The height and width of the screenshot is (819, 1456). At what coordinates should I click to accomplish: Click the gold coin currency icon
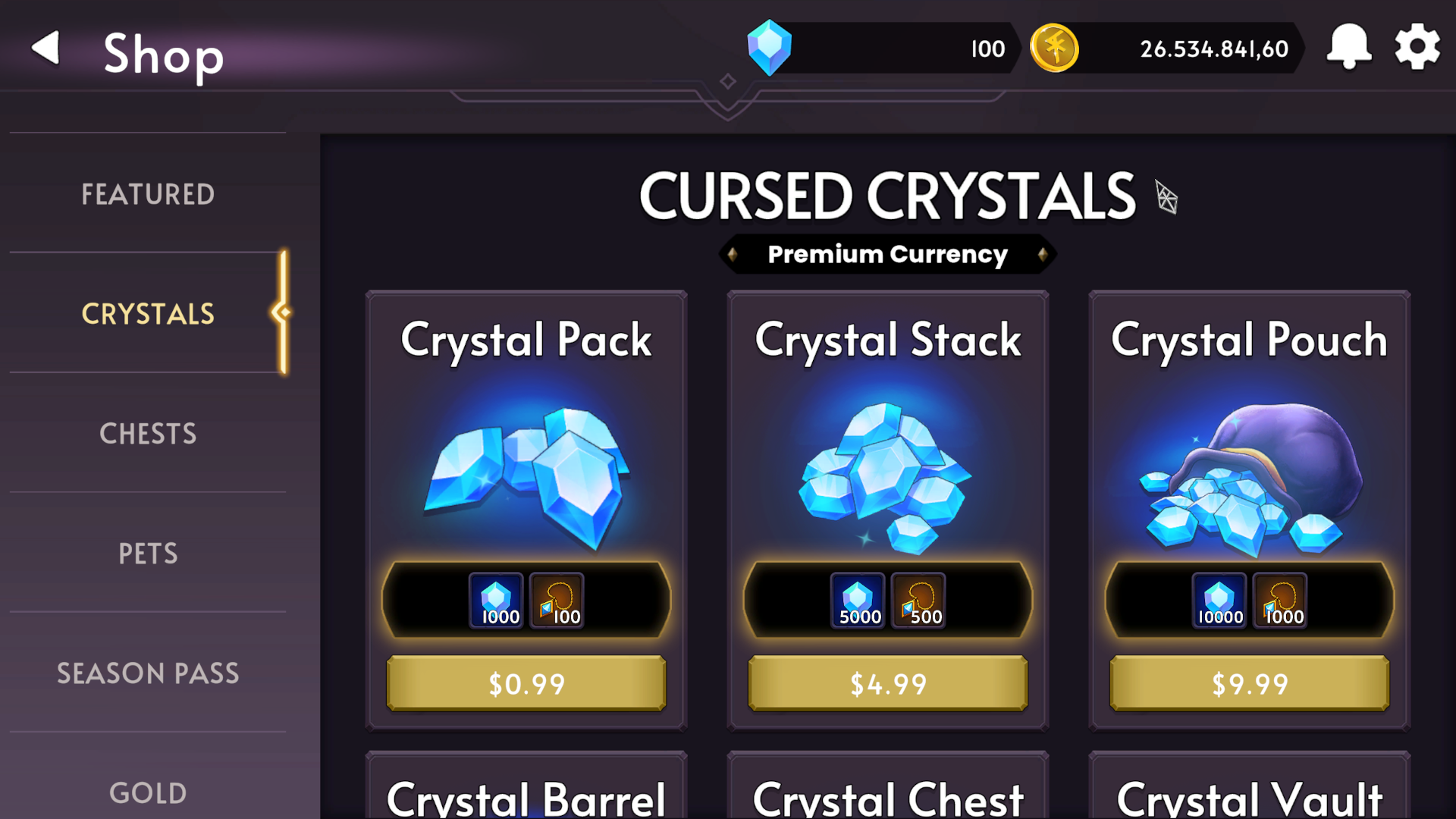pyautogui.click(x=1054, y=47)
